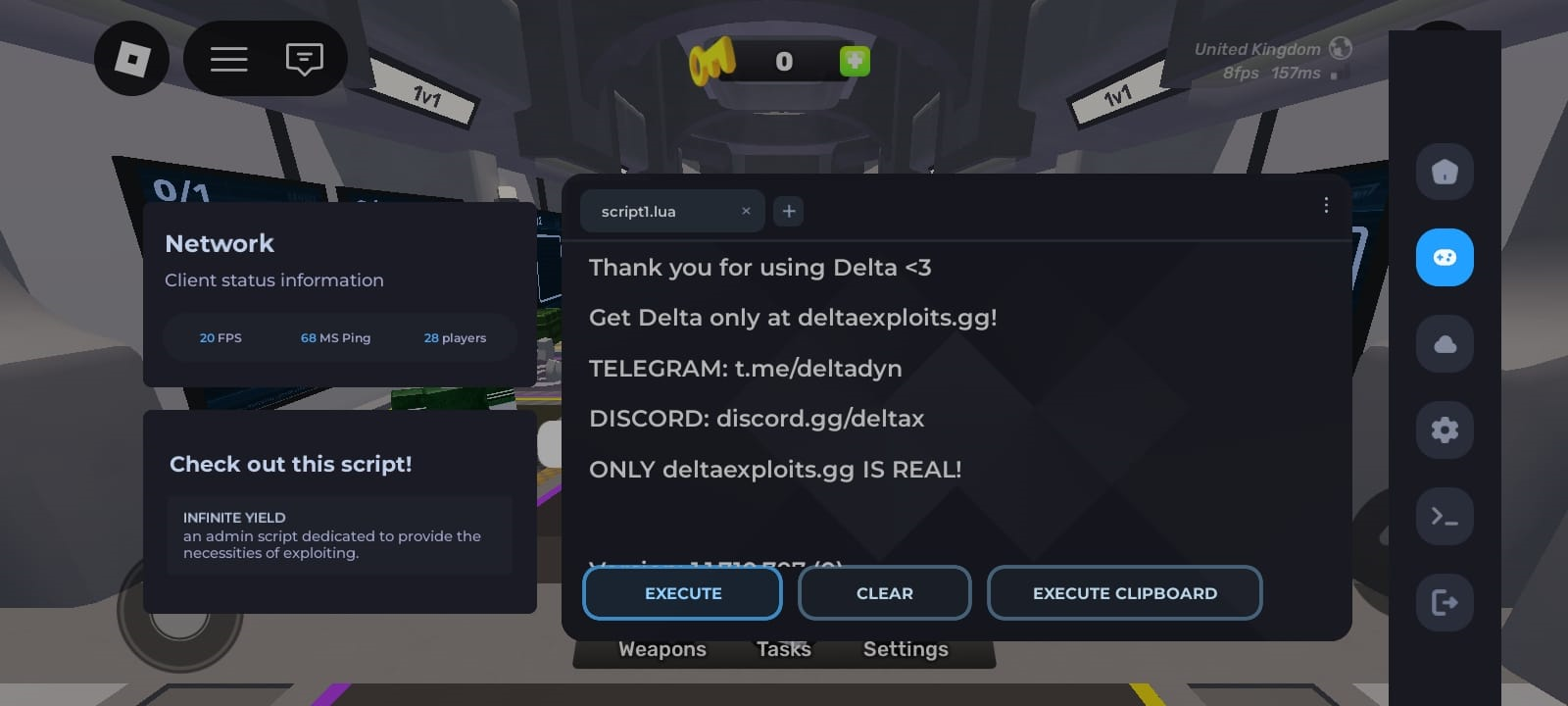
Task: Switch to the Tasks tab
Action: click(783, 648)
